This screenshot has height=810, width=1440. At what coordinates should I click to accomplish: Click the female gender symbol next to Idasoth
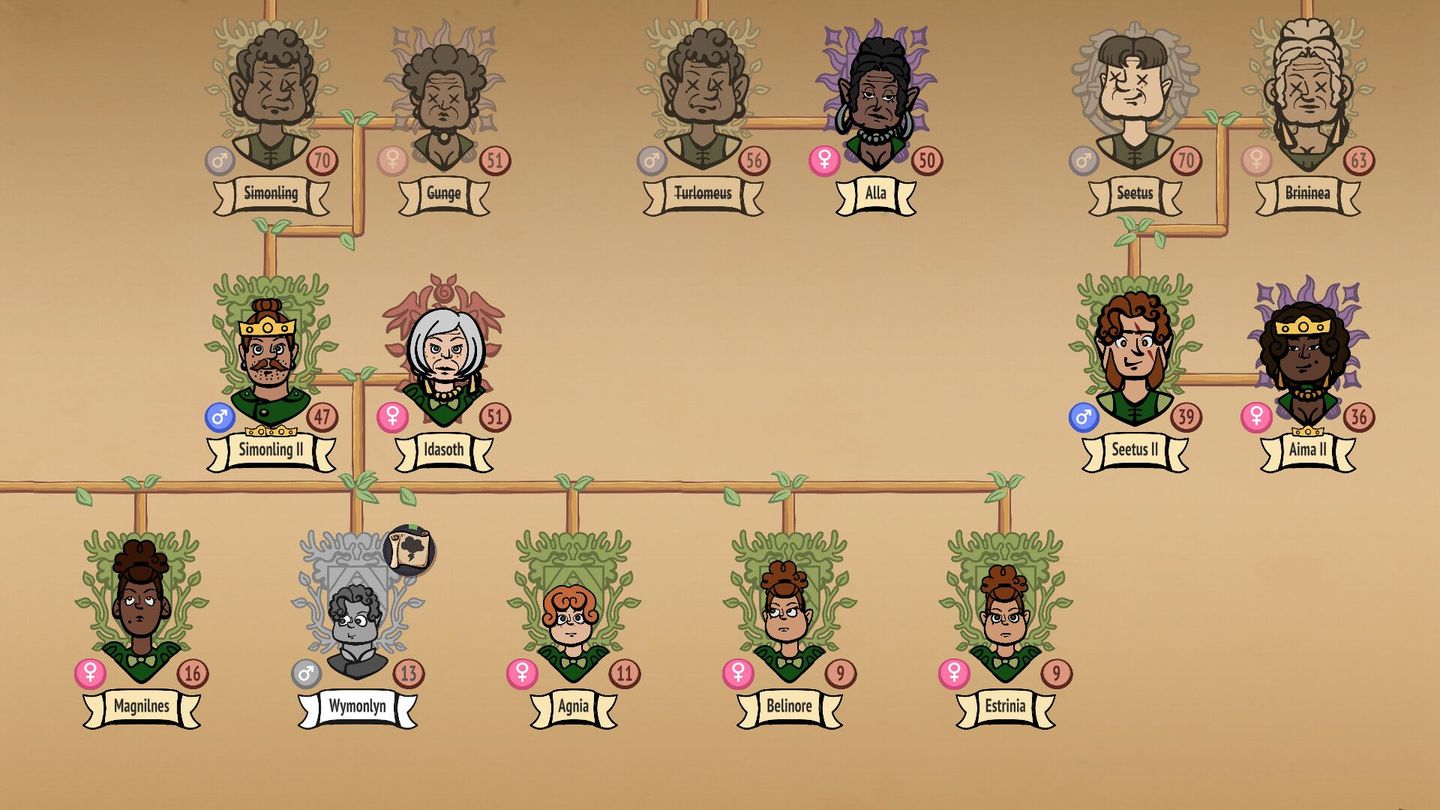(x=393, y=417)
